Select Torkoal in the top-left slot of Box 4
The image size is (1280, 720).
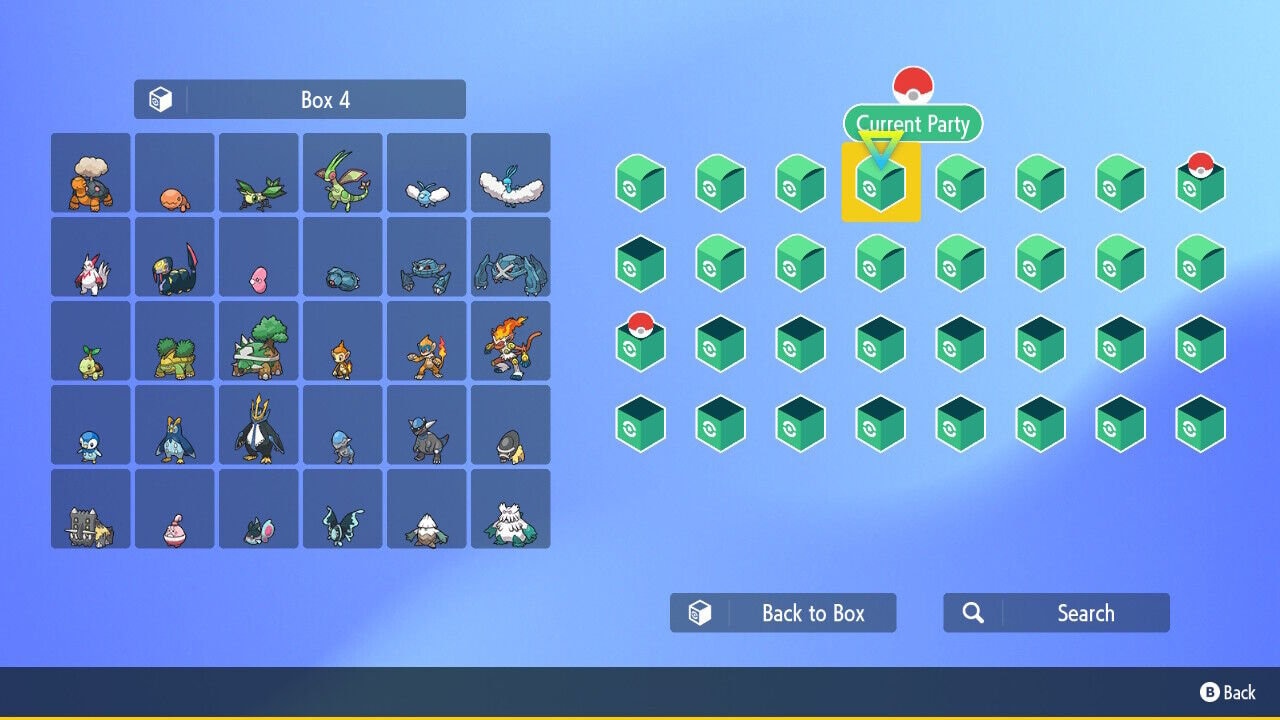click(x=90, y=172)
